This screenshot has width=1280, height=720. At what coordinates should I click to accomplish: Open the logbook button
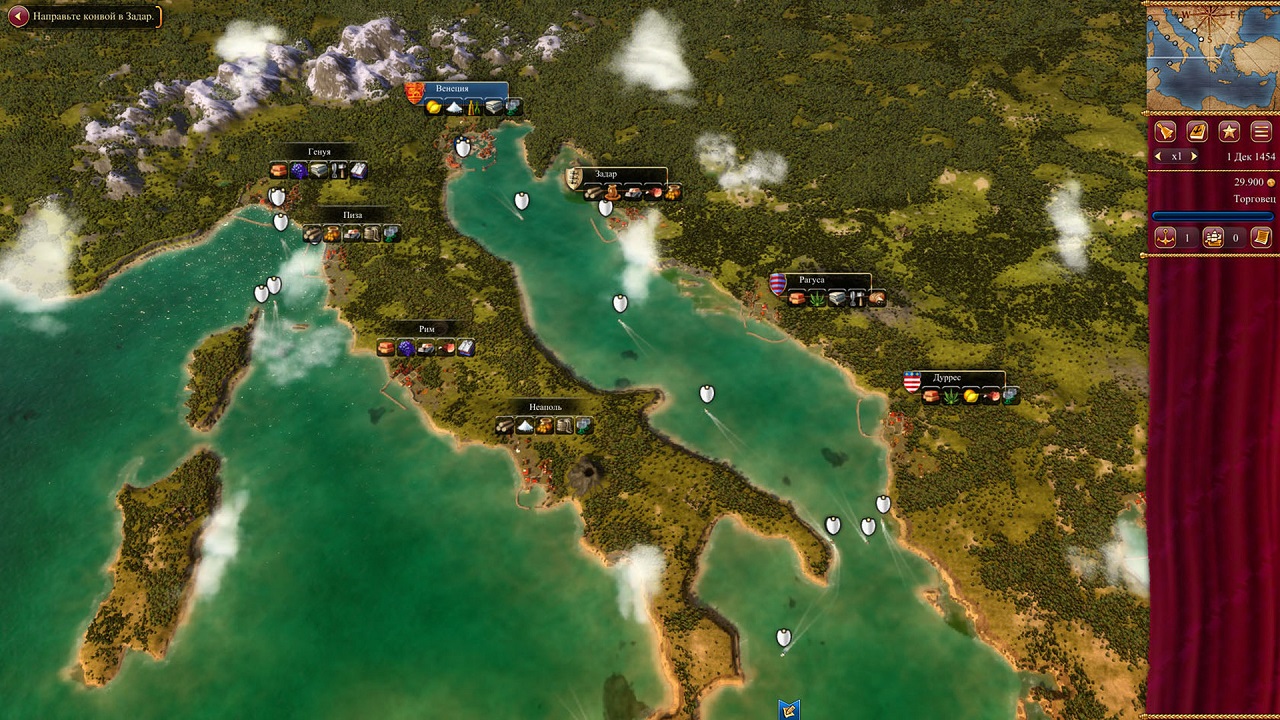point(1197,131)
